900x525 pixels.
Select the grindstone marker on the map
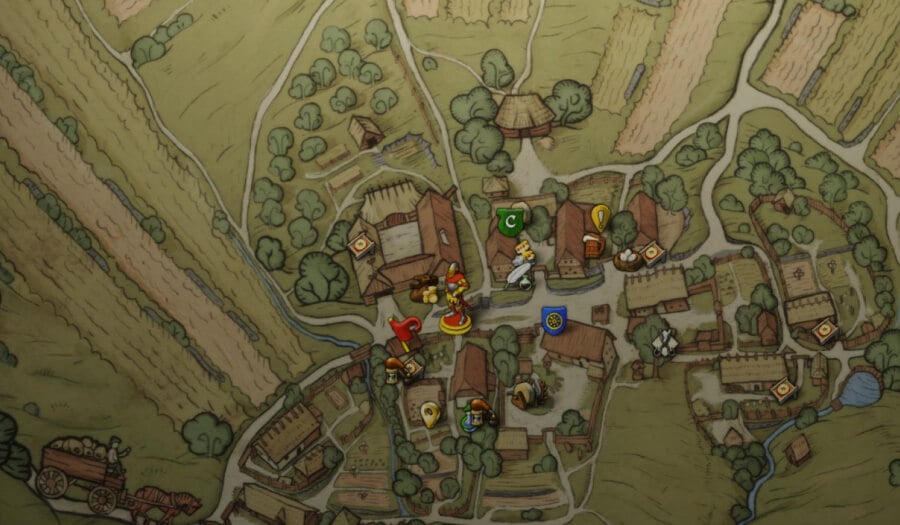point(525,394)
